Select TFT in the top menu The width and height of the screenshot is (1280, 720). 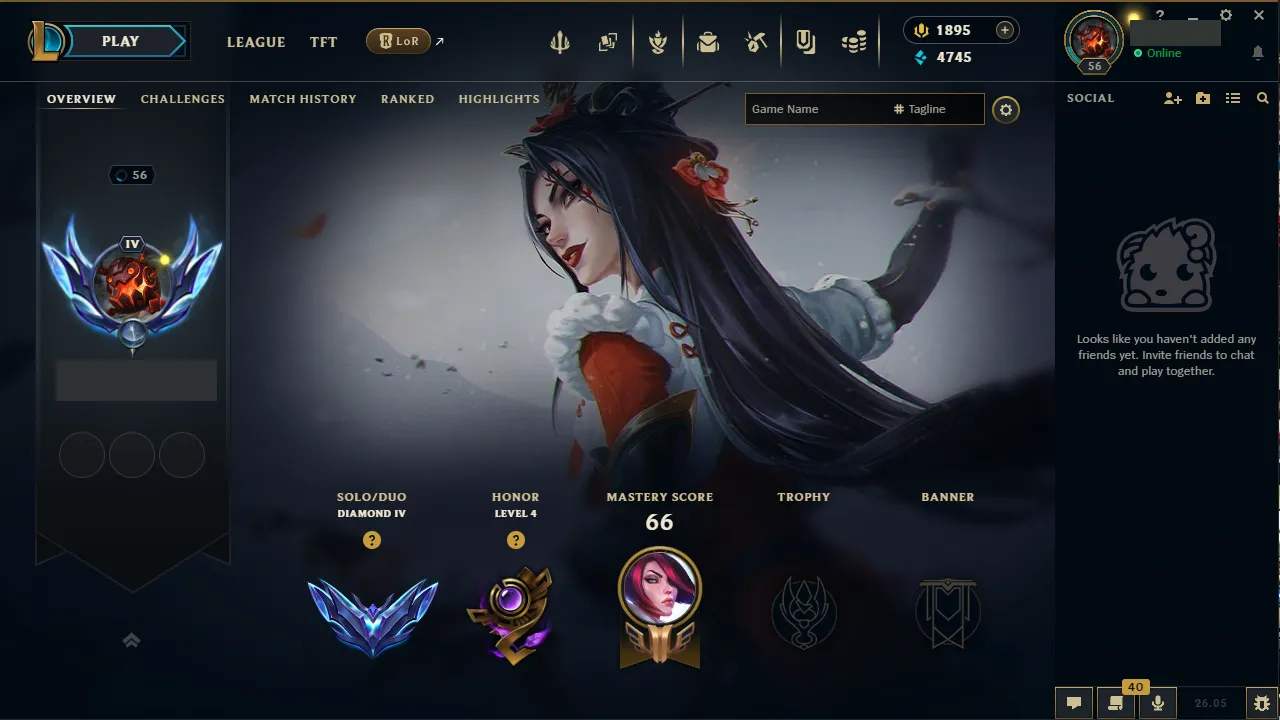pos(323,42)
